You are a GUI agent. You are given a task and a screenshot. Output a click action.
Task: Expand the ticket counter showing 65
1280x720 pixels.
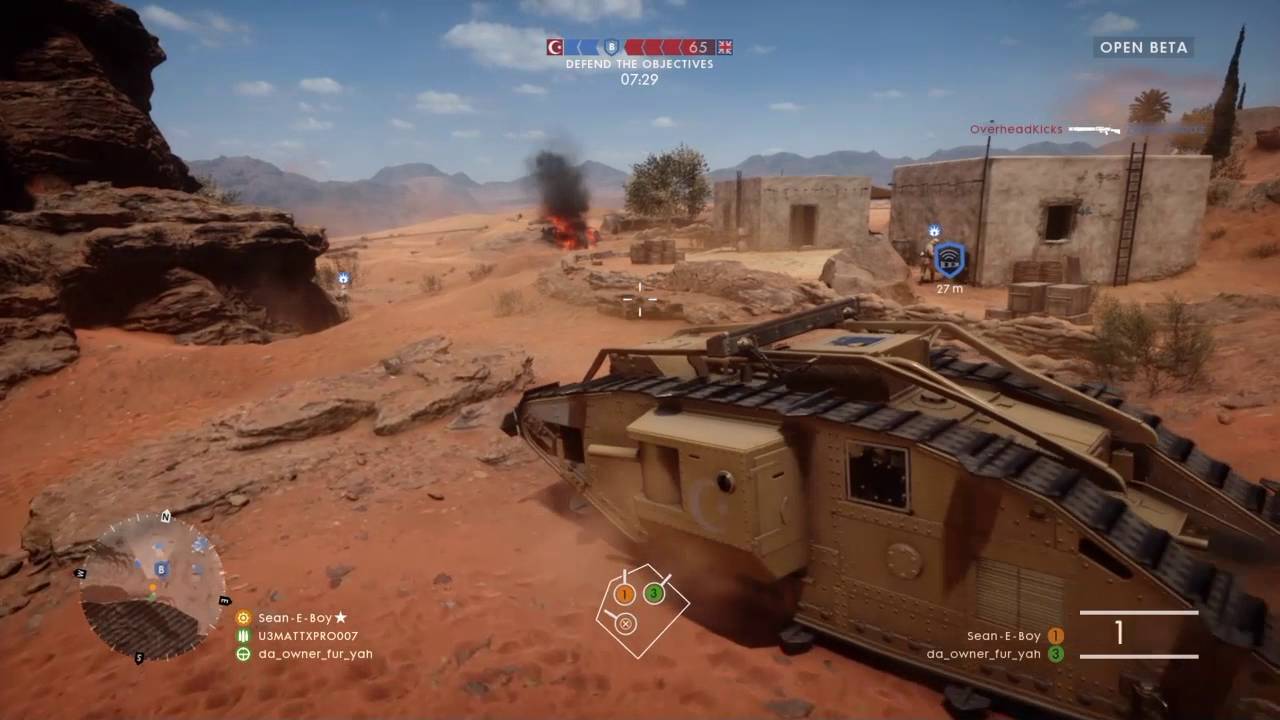point(700,46)
